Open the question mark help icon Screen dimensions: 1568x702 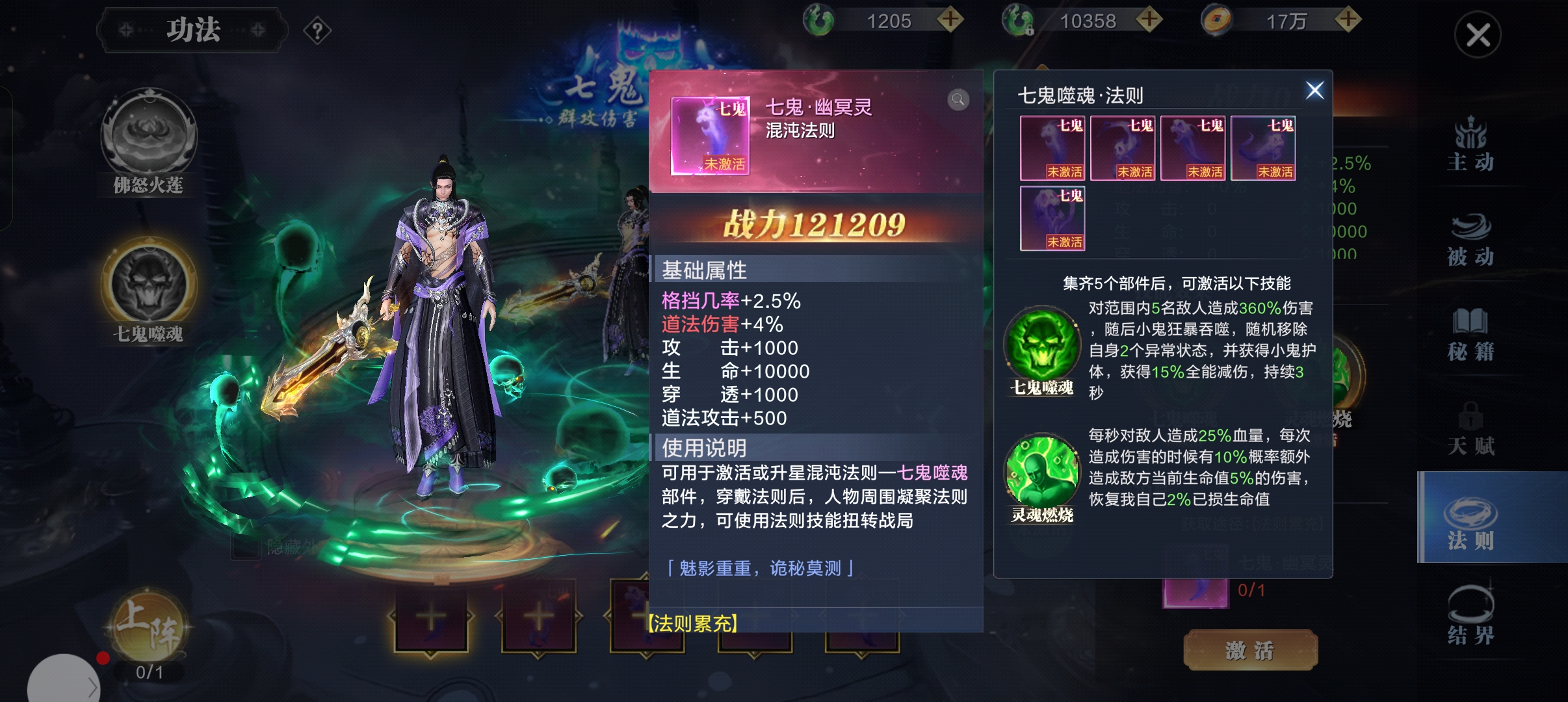point(317,31)
